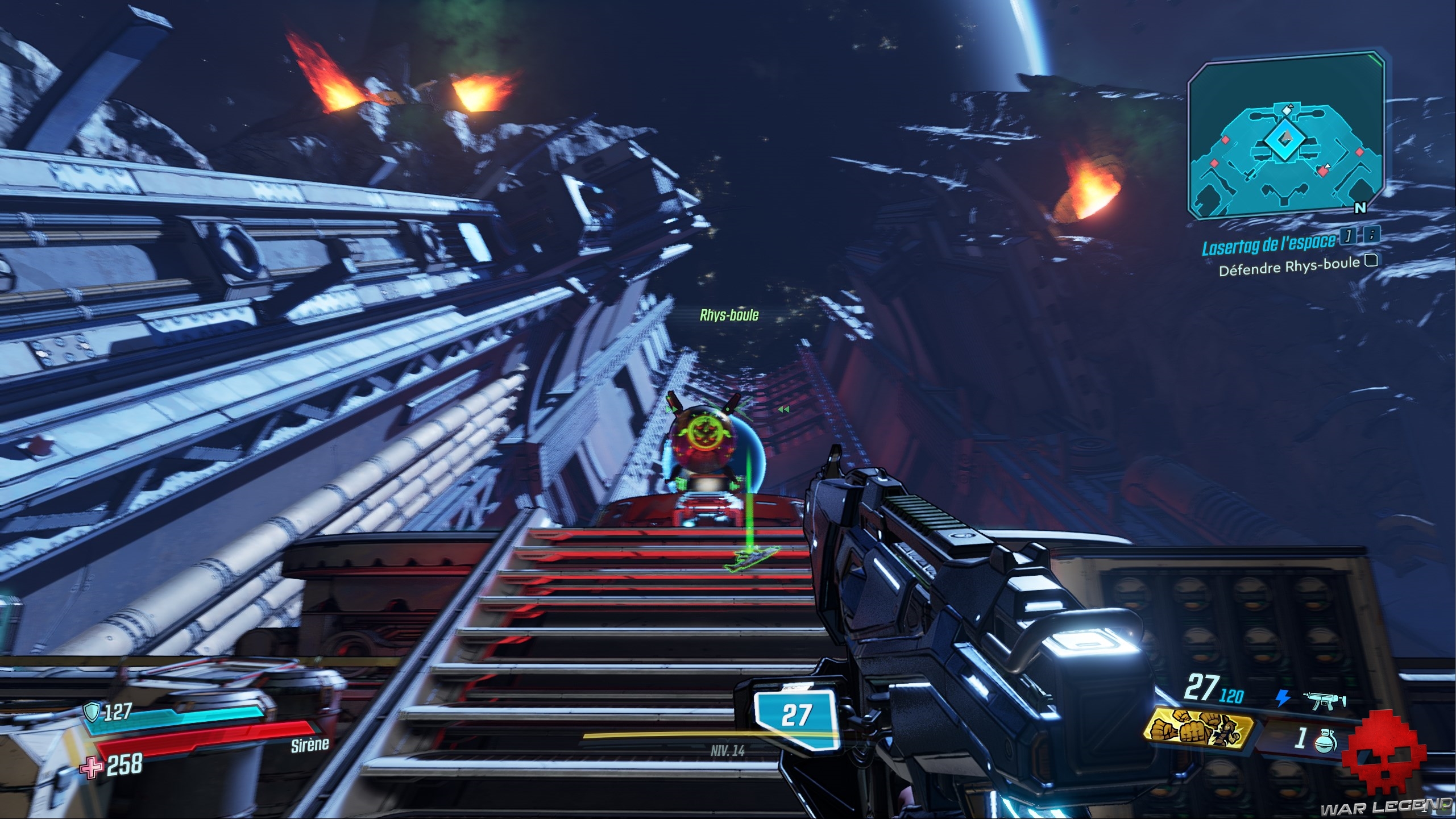Toggle the Défendre Rhys-boule objective checkbox
This screenshot has height=819, width=1456.
[x=1371, y=260]
